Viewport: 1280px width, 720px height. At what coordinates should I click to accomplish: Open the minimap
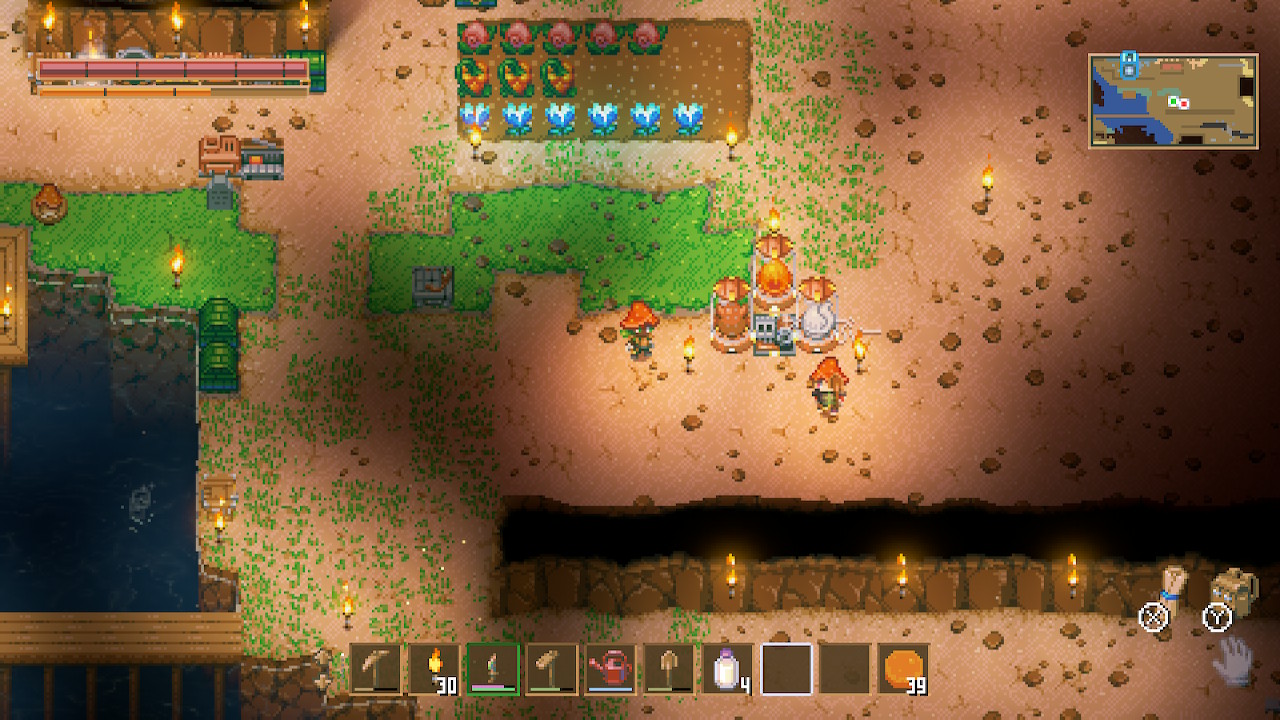pyautogui.click(x=1173, y=101)
